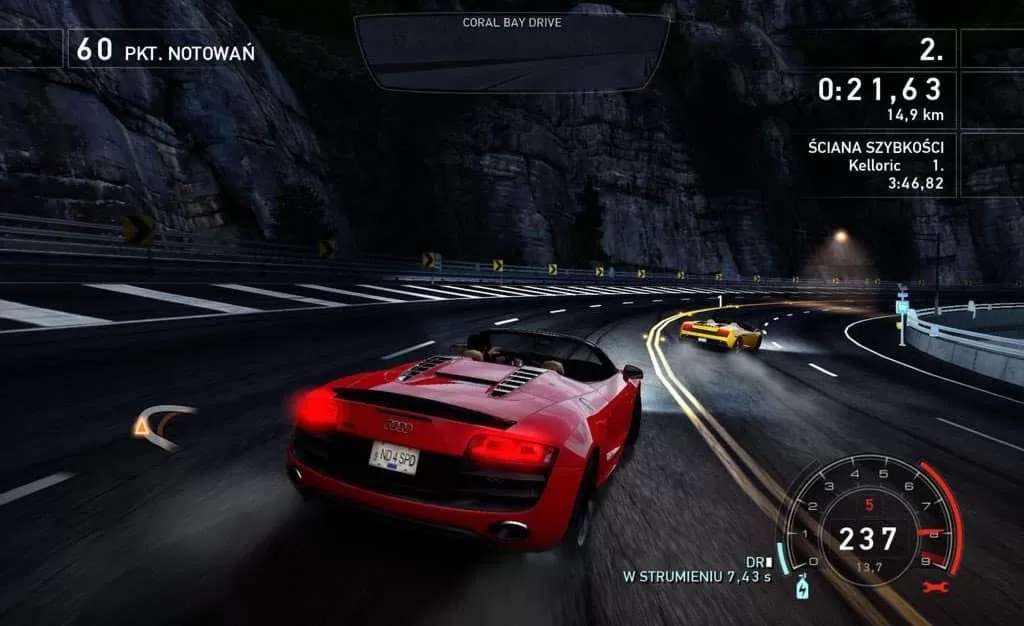
Task: Open the Ściana Szybkości leaderboard panel
Action: pyautogui.click(x=877, y=165)
